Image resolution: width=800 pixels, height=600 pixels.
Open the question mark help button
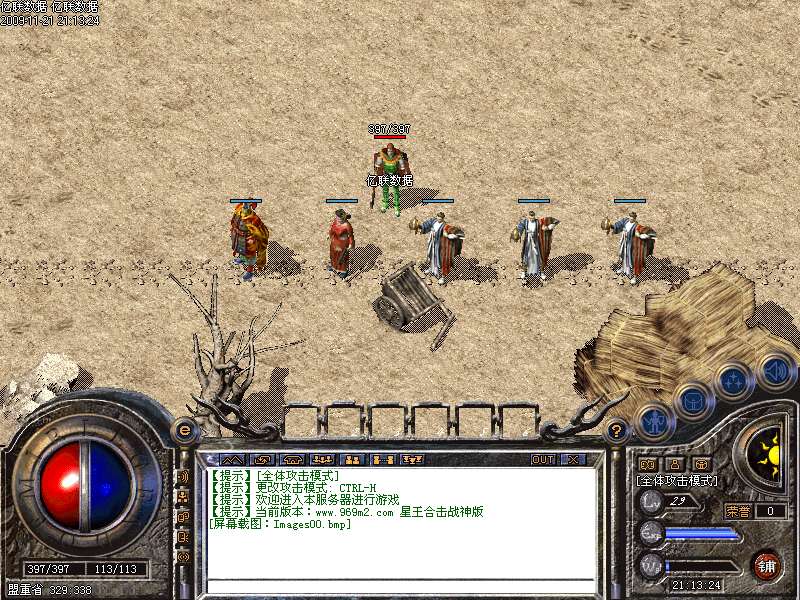616,431
